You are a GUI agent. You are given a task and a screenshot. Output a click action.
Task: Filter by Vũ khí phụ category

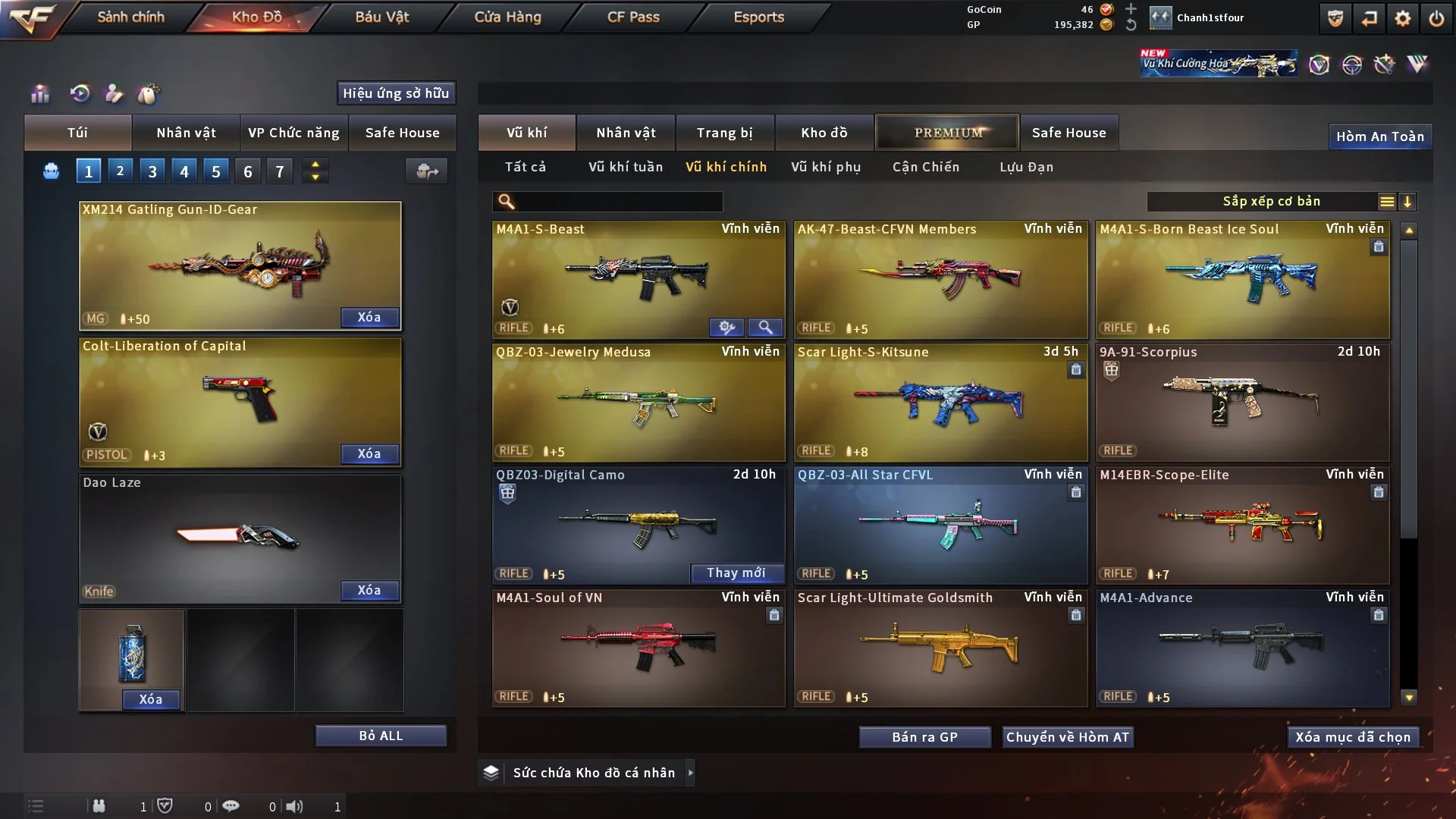pyautogui.click(x=826, y=167)
